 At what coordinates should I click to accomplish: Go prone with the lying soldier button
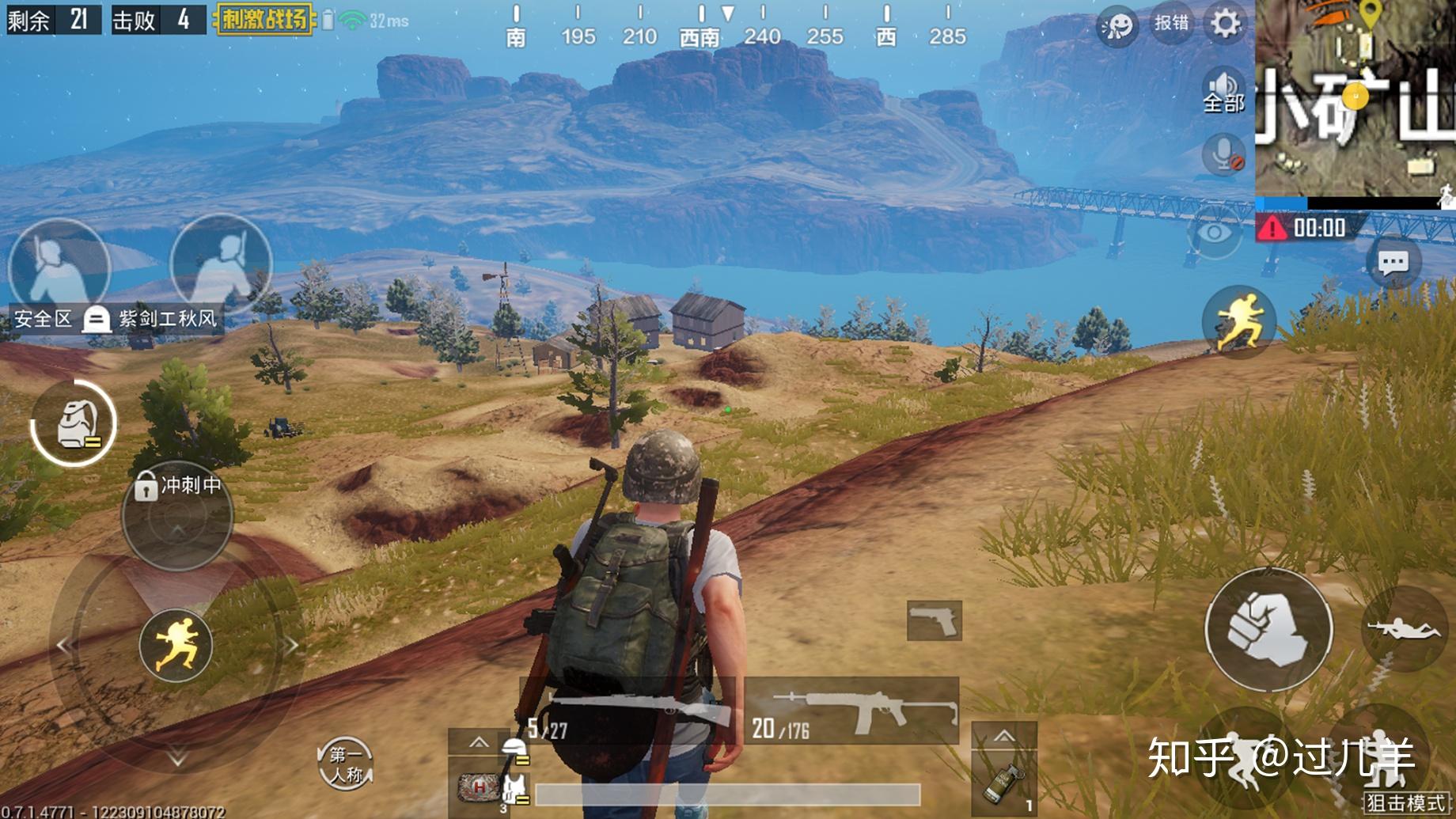tap(1404, 629)
